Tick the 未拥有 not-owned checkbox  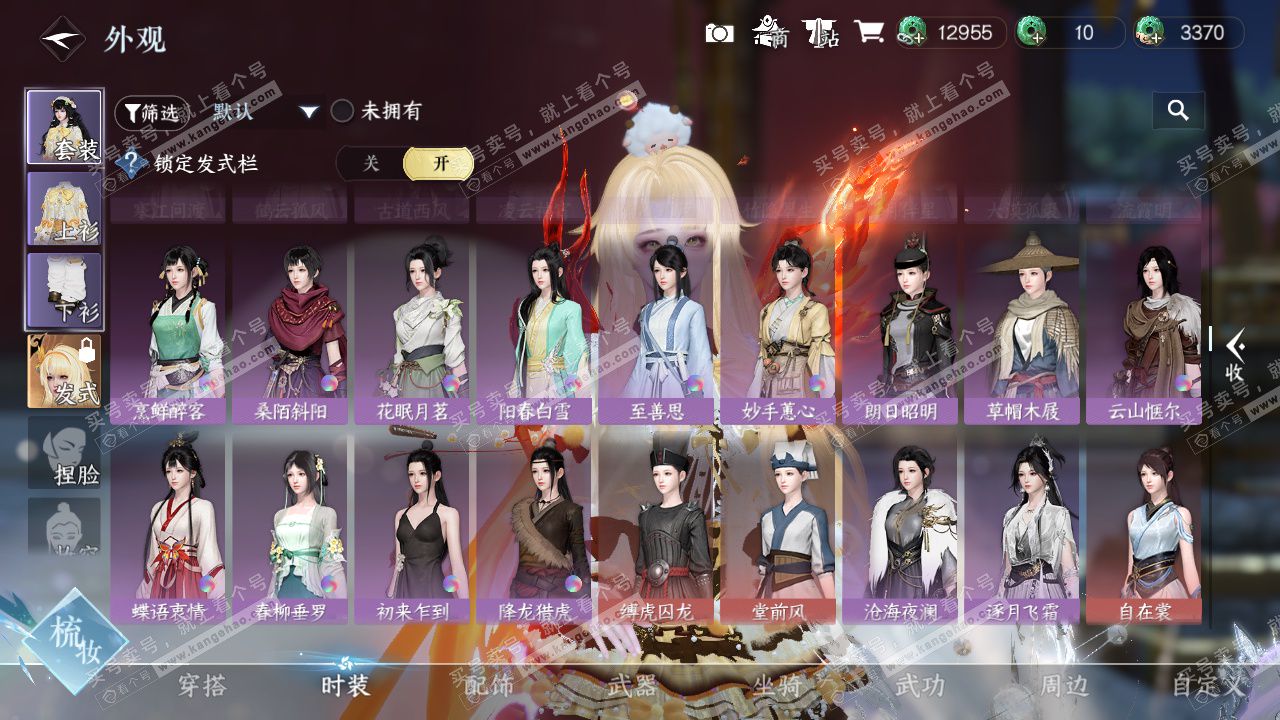coord(343,111)
